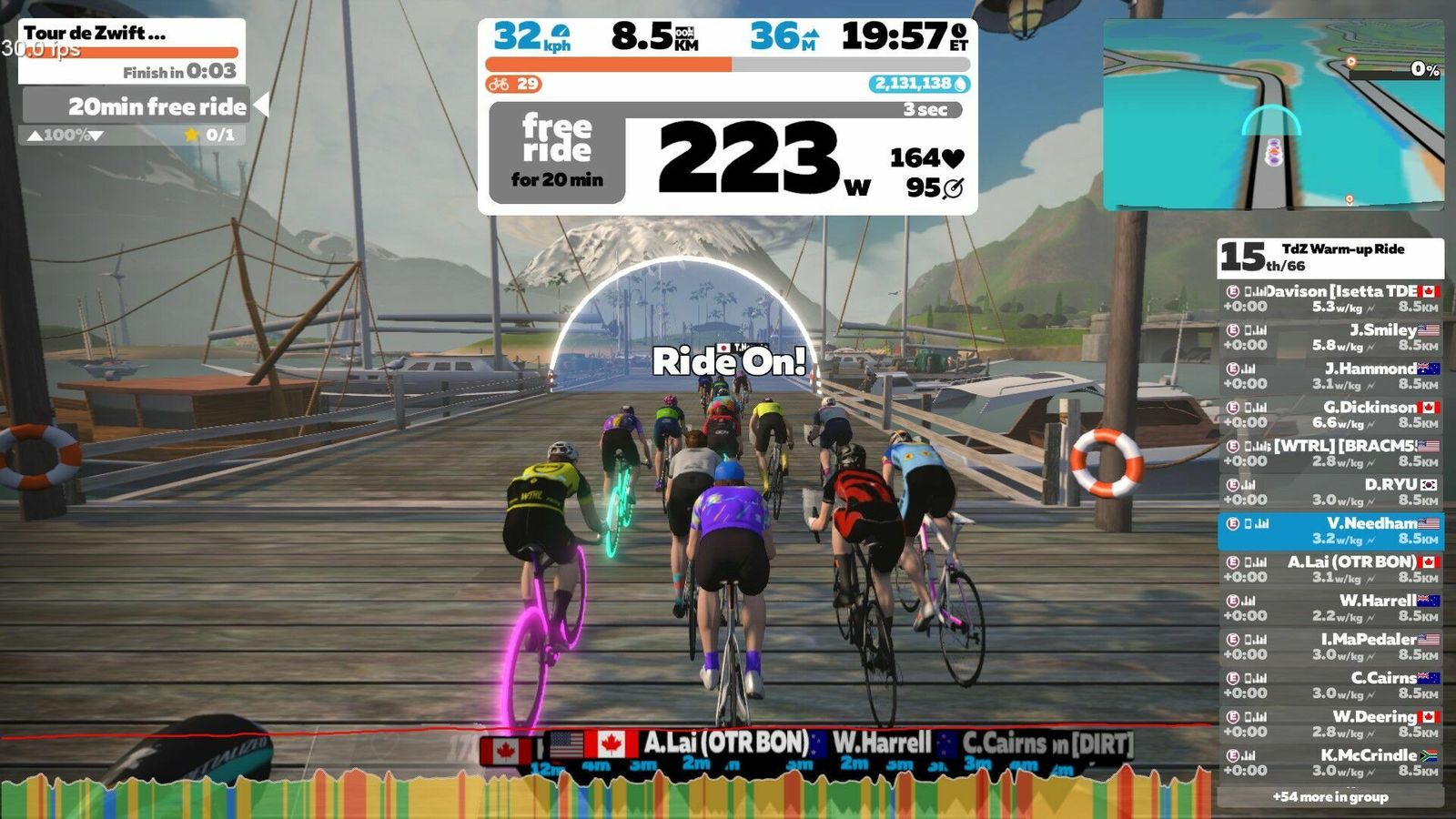The width and height of the screenshot is (1456, 819).
Task: Select J.Hammond in the rider list
Action: coord(1330,376)
